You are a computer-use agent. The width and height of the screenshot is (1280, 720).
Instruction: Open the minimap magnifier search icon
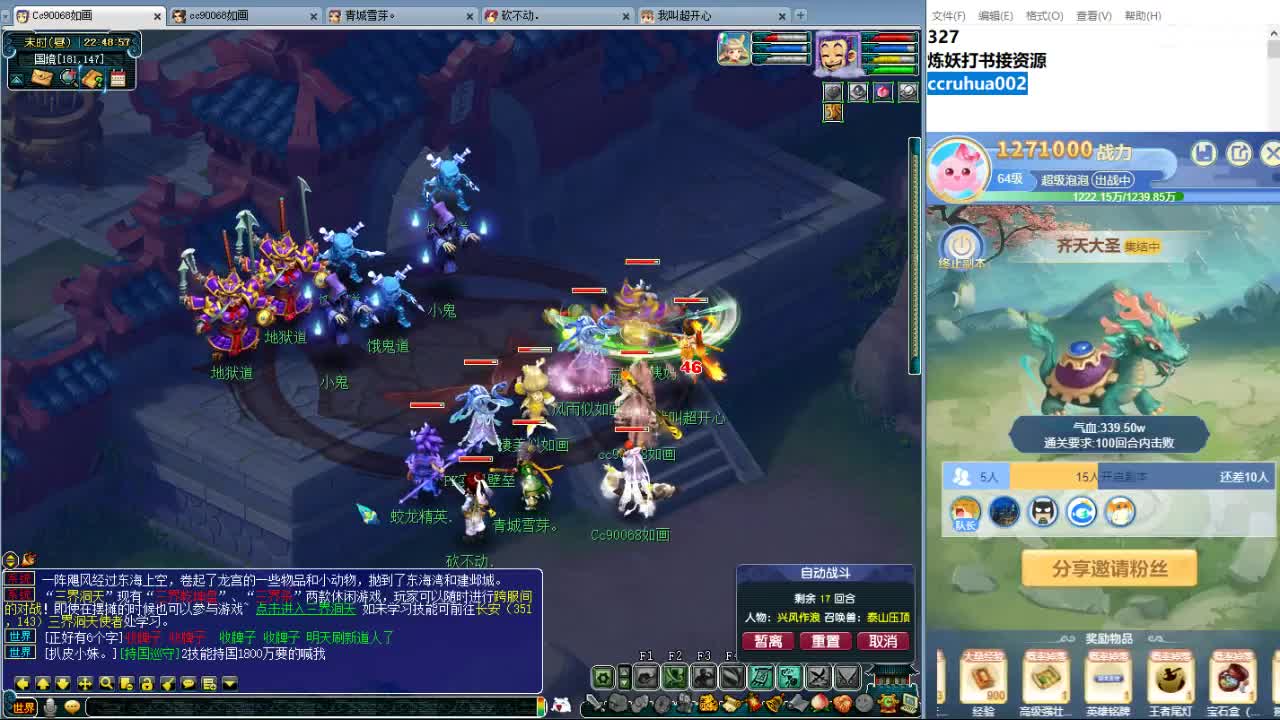(67, 77)
